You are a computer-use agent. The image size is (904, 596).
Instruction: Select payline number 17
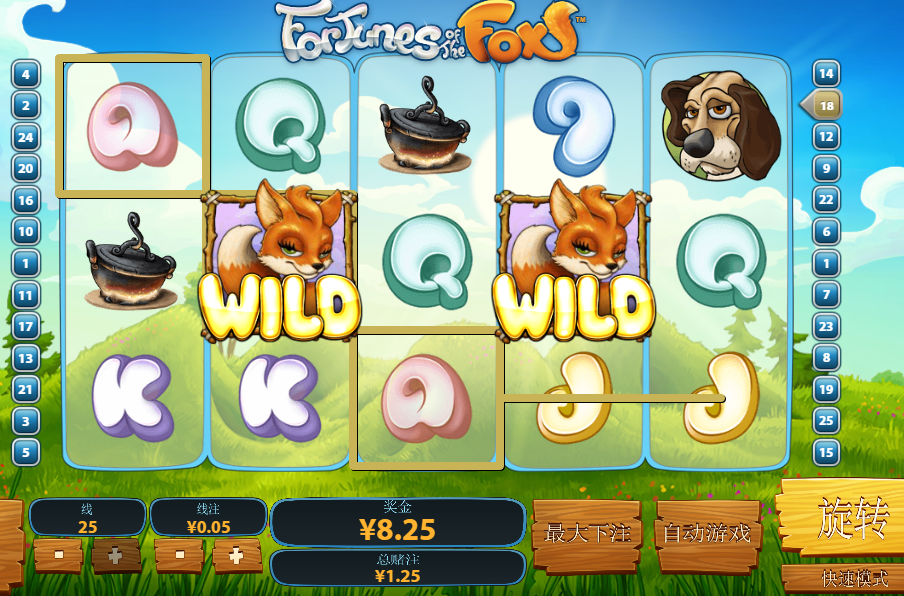click(25, 326)
